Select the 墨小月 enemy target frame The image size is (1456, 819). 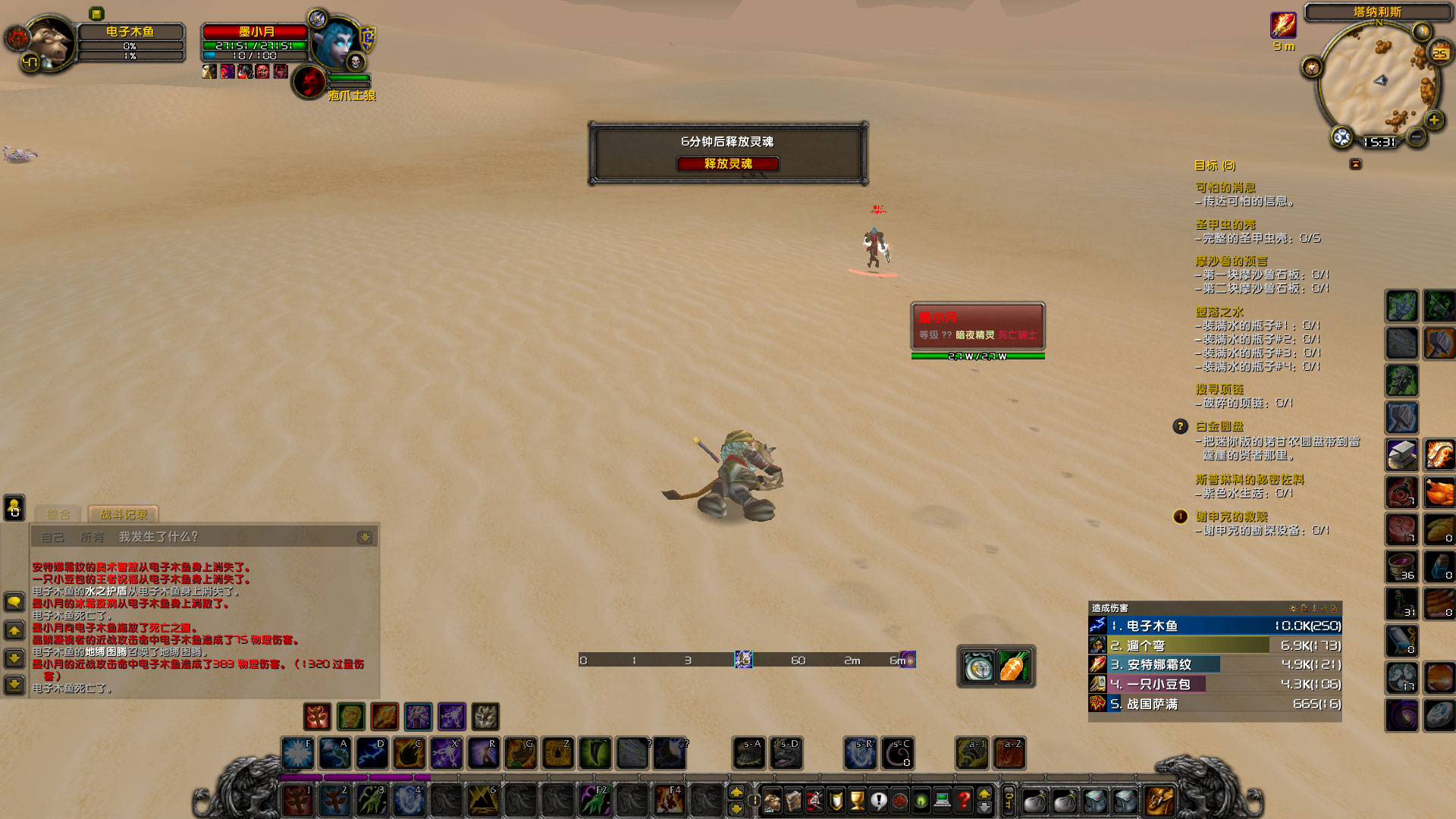pos(978,326)
